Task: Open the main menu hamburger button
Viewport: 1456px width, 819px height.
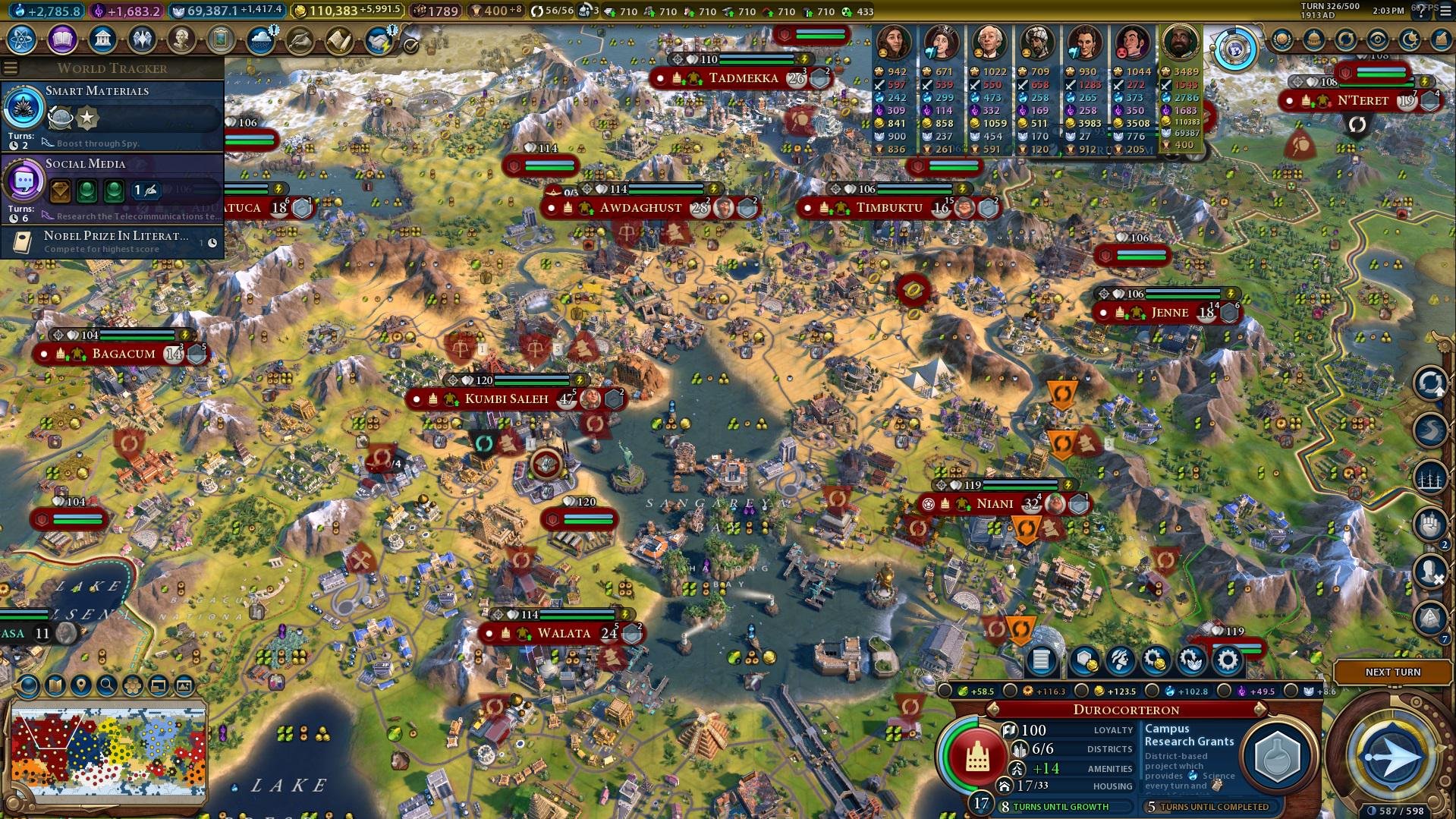Action: coord(1443,11)
